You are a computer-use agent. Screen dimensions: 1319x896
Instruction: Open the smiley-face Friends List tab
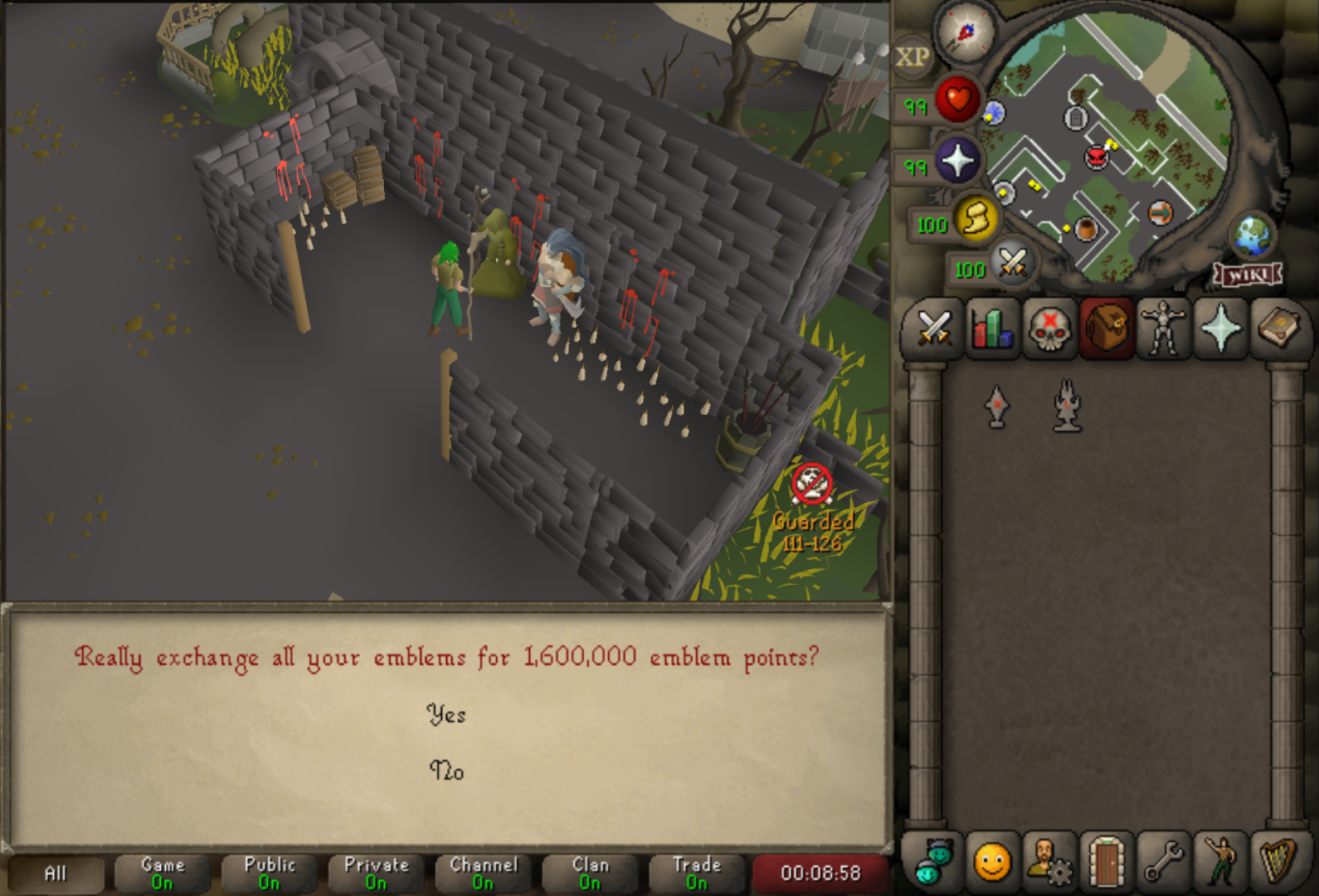pos(992,862)
